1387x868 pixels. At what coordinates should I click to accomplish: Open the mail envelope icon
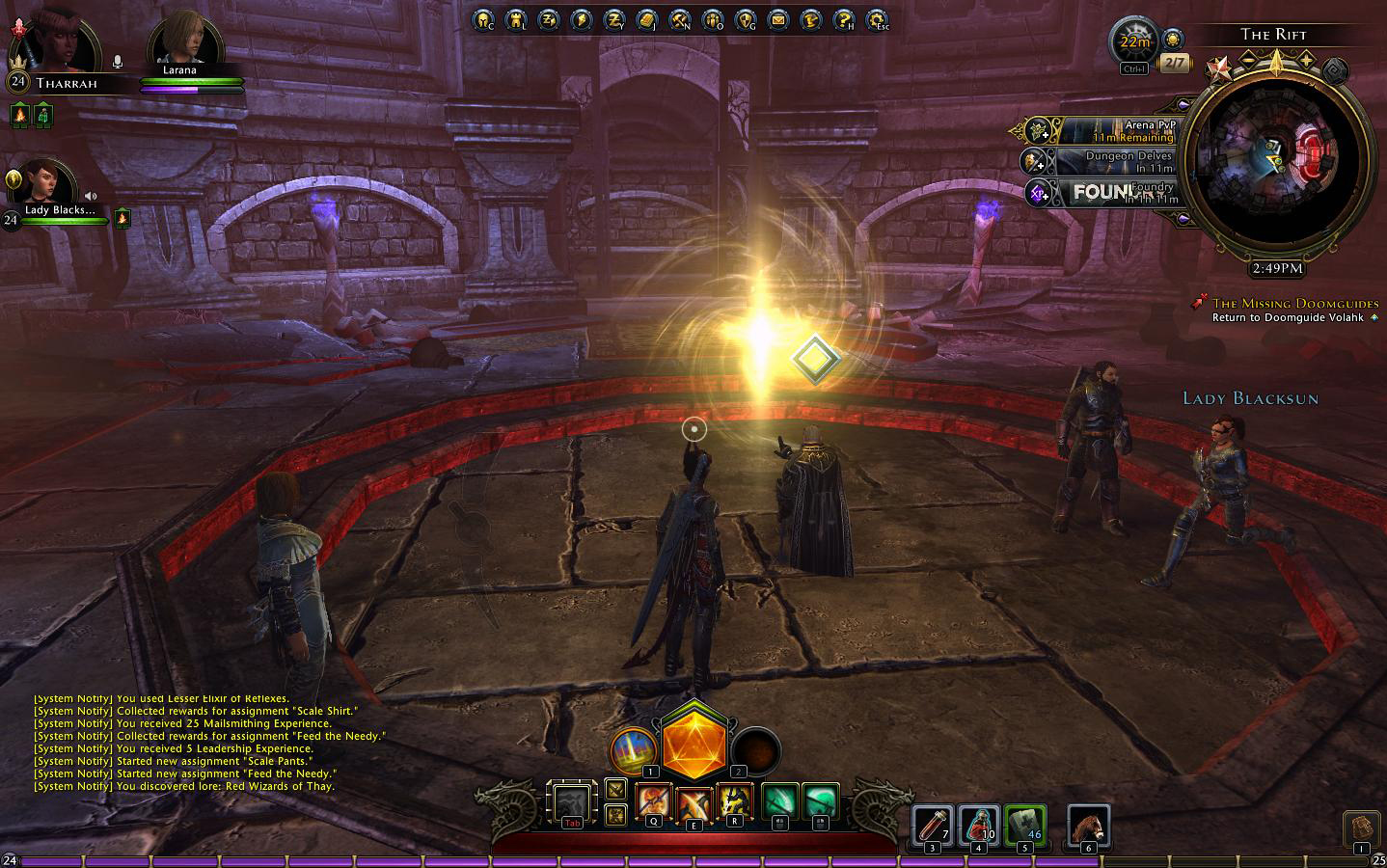[x=776, y=18]
